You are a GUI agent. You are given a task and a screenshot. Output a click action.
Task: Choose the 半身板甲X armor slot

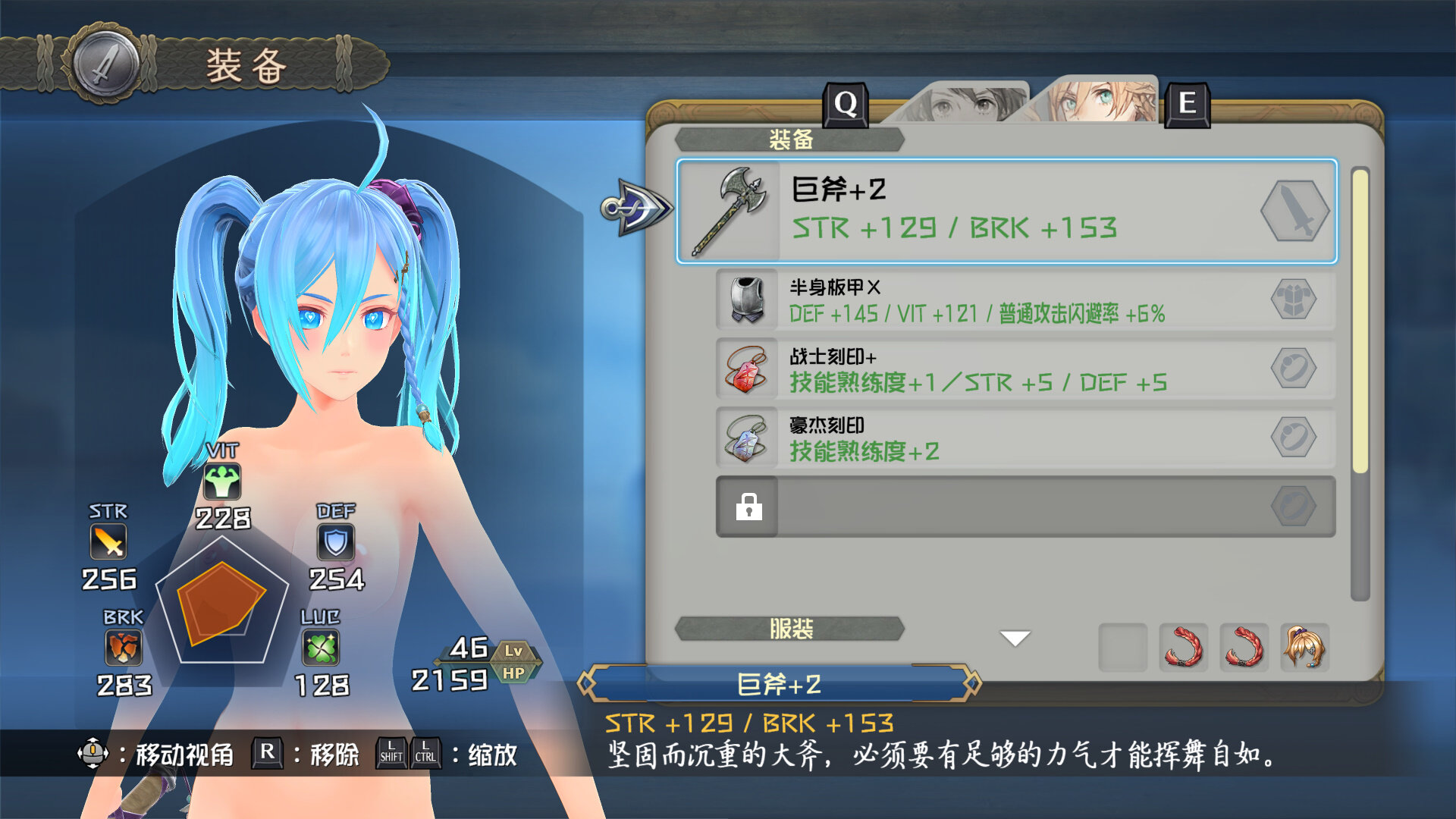[1025, 300]
